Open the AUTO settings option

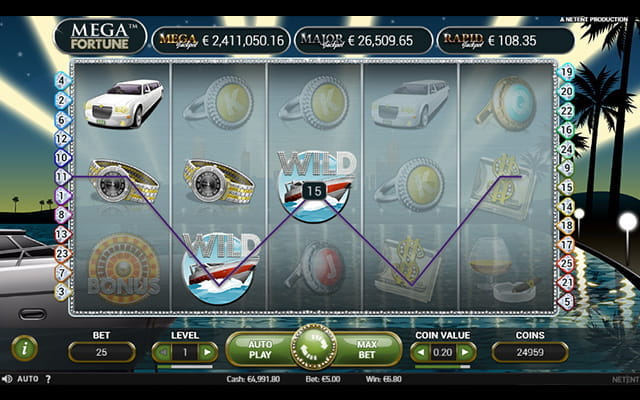28,379
